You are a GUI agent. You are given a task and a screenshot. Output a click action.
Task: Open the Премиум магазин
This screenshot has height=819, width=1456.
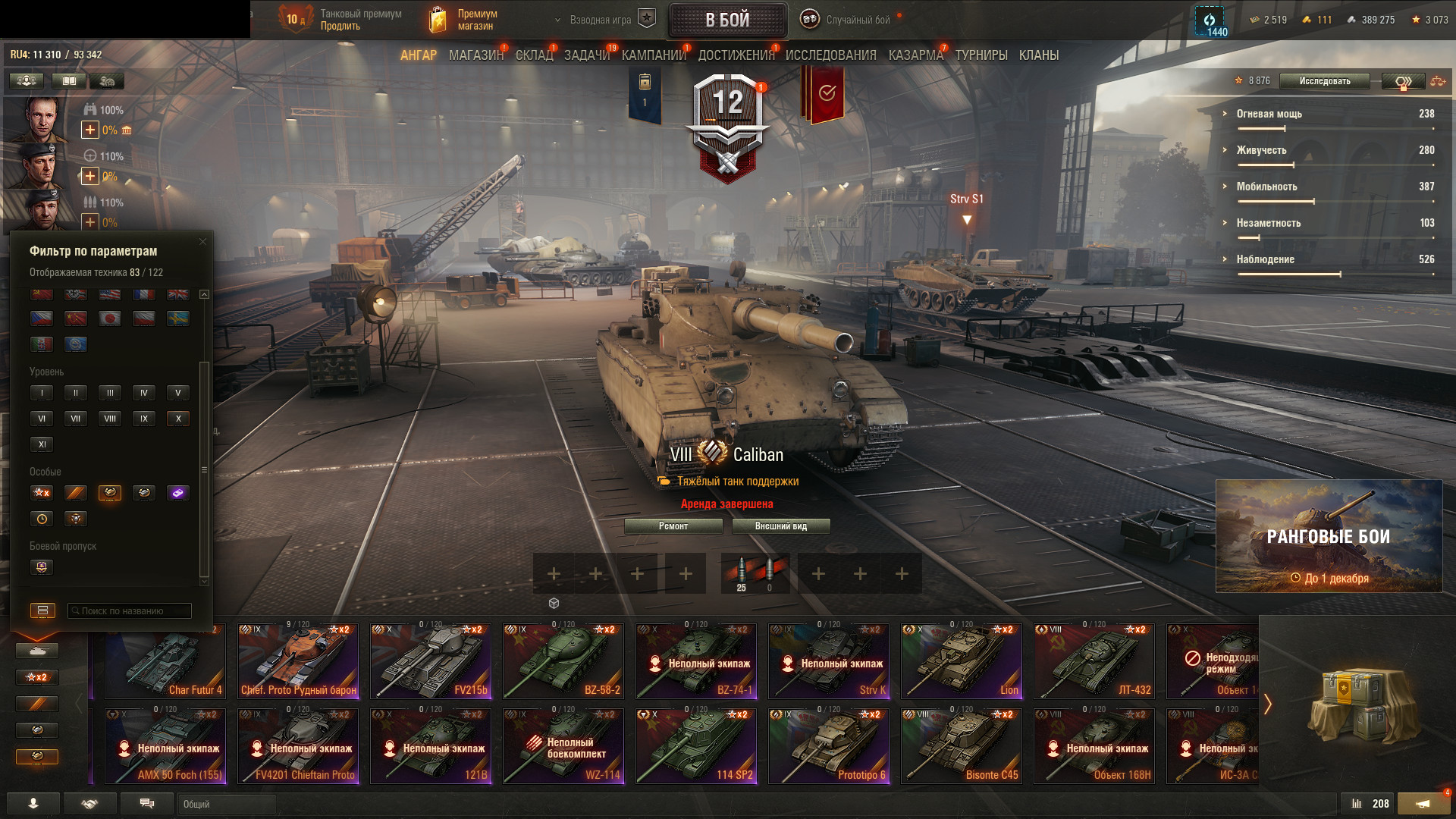[x=463, y=20]
